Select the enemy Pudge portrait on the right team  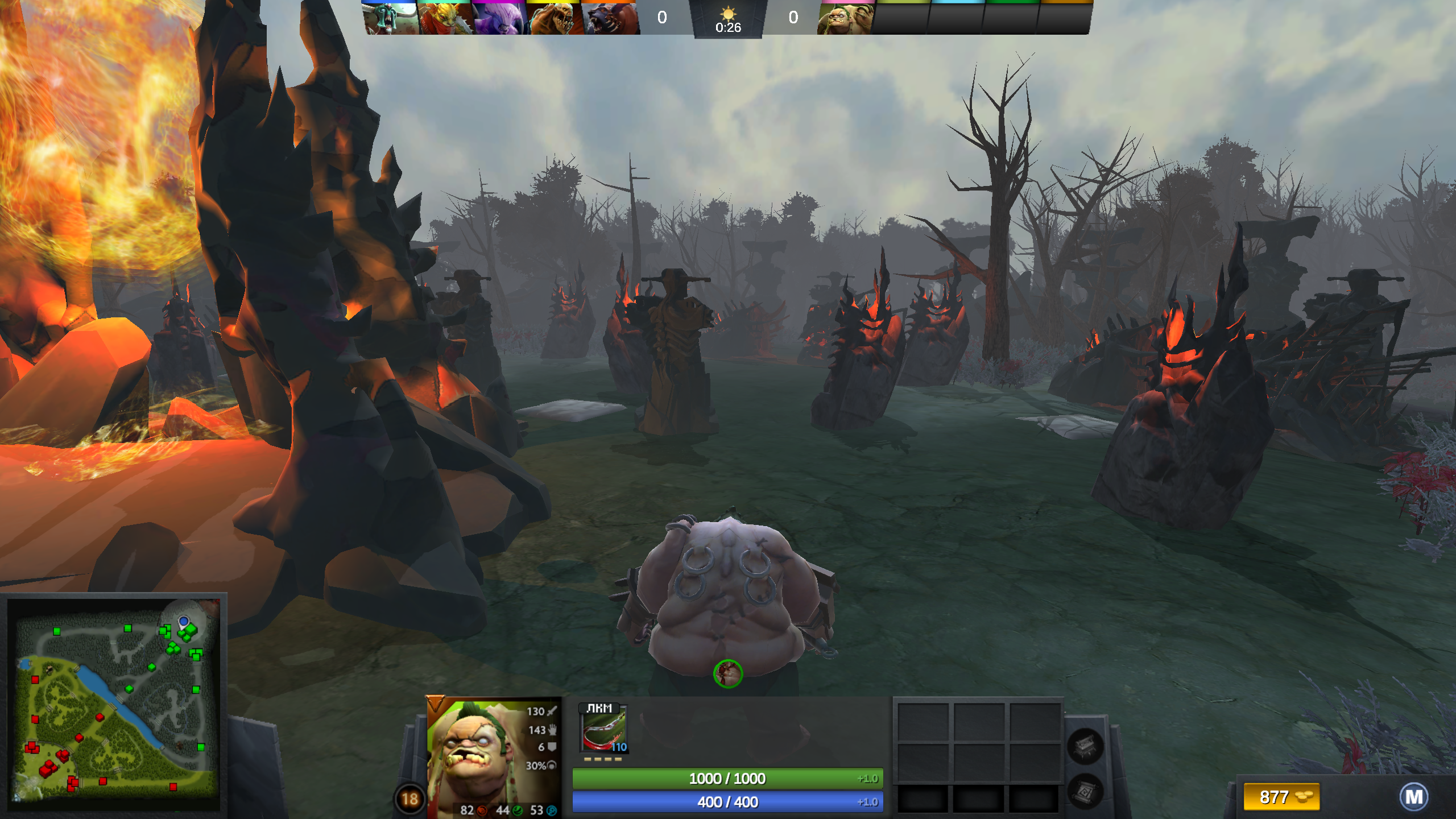[847, 18]
